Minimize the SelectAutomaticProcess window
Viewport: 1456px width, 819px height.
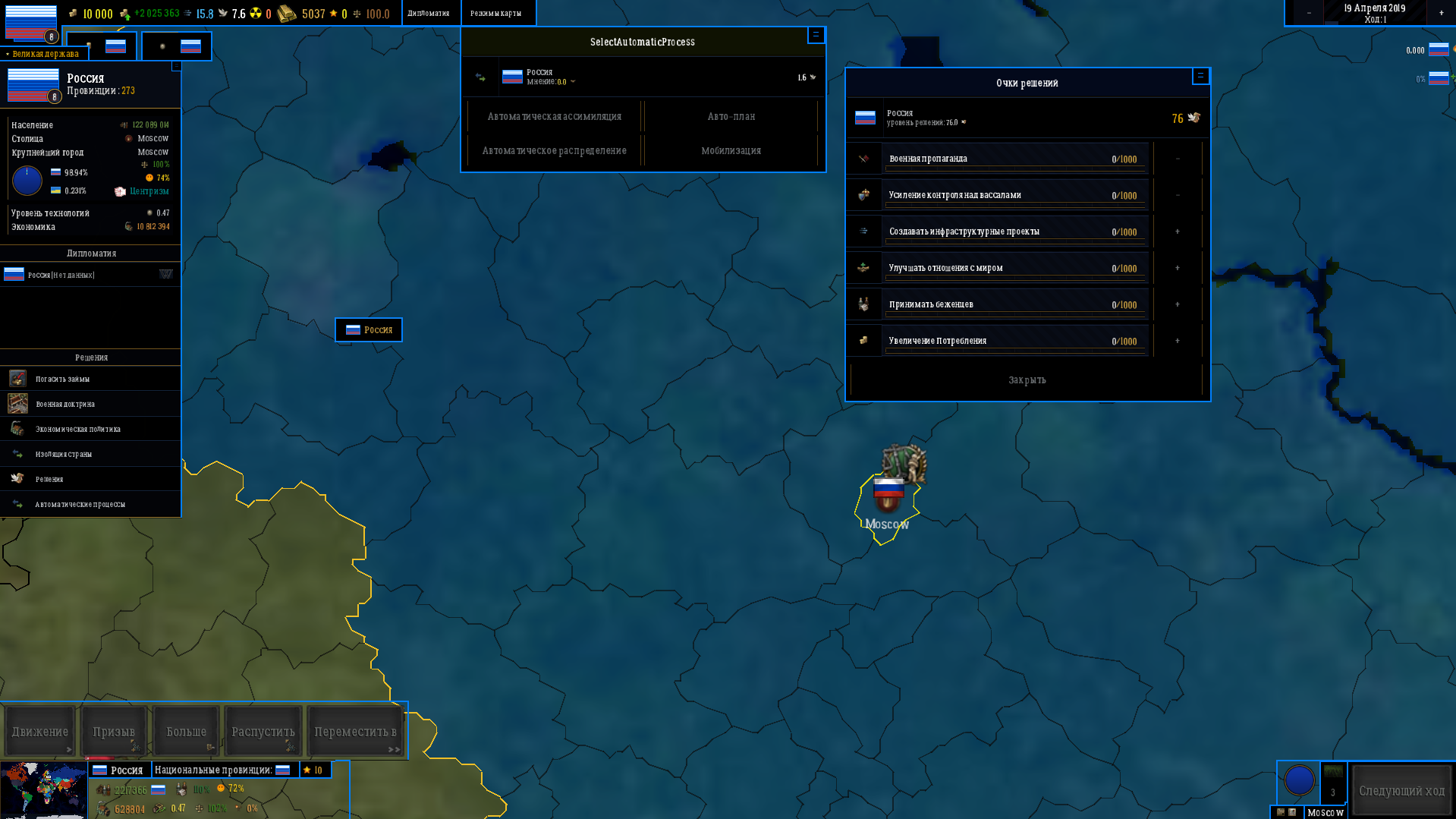pos(816,34)
